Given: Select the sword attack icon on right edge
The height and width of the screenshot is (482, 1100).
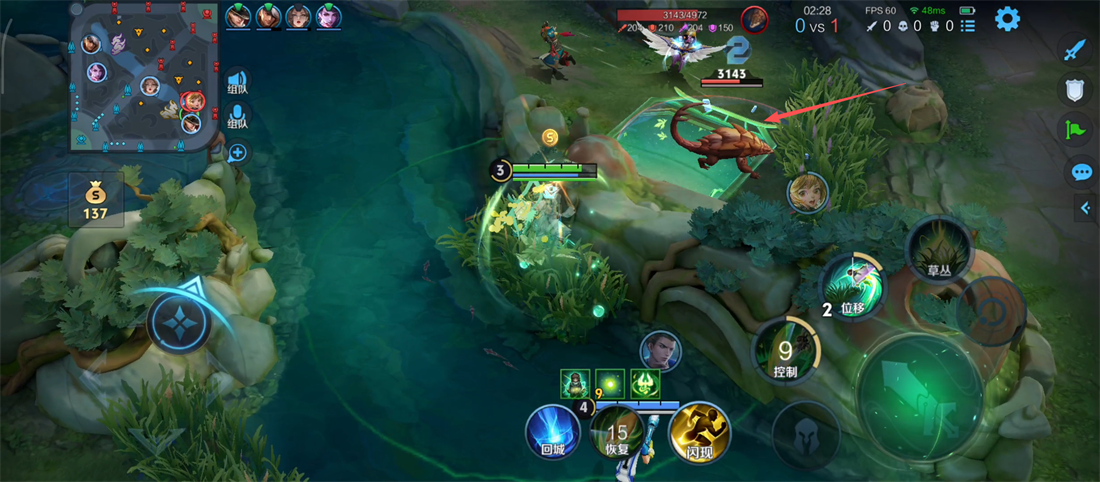Looking at the screenshot, I should 1075,50.
